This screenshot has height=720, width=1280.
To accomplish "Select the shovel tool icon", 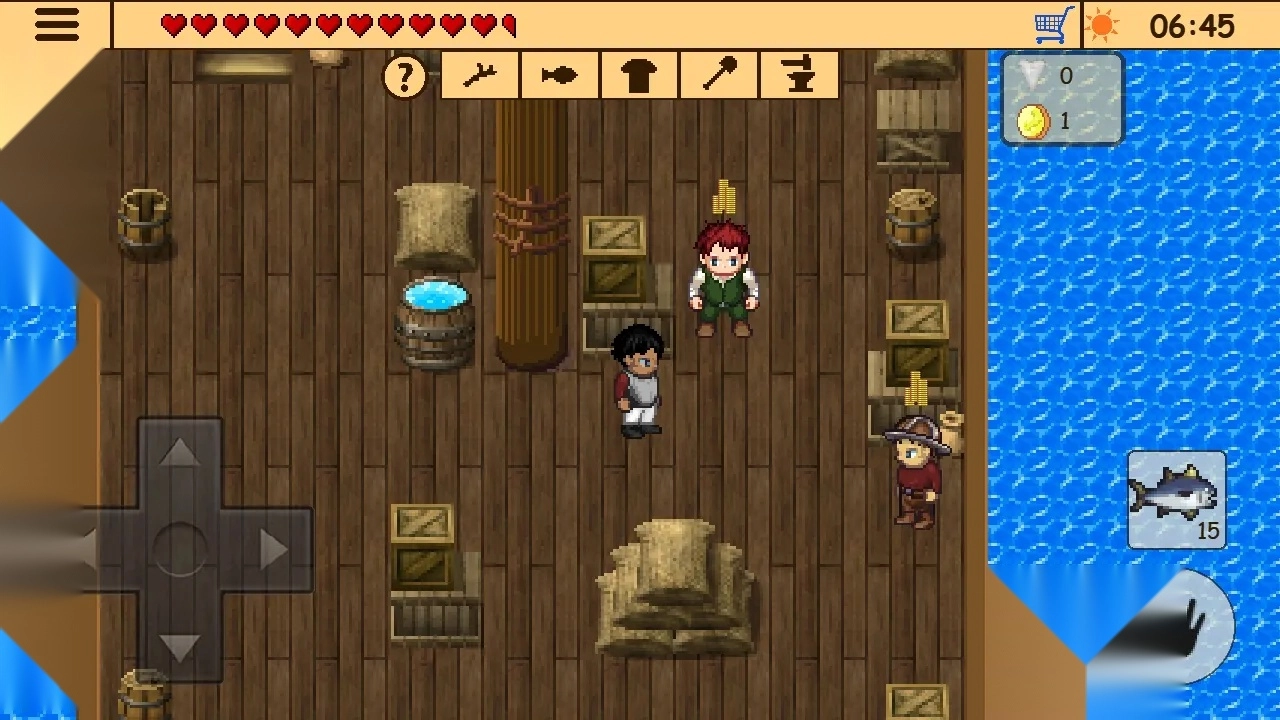I will coord(719,74).
